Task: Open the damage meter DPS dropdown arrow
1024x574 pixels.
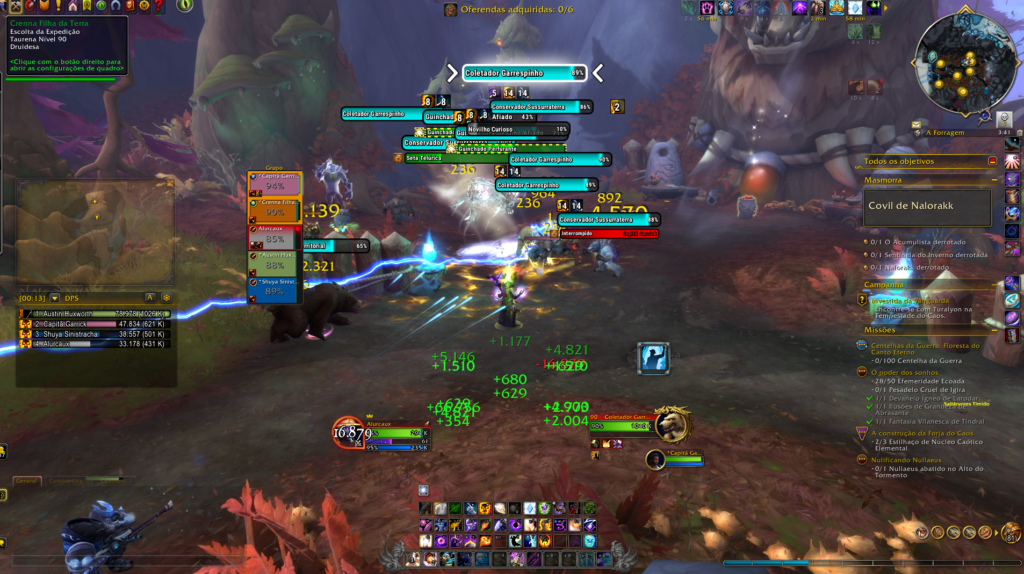Action: (55, 297)
